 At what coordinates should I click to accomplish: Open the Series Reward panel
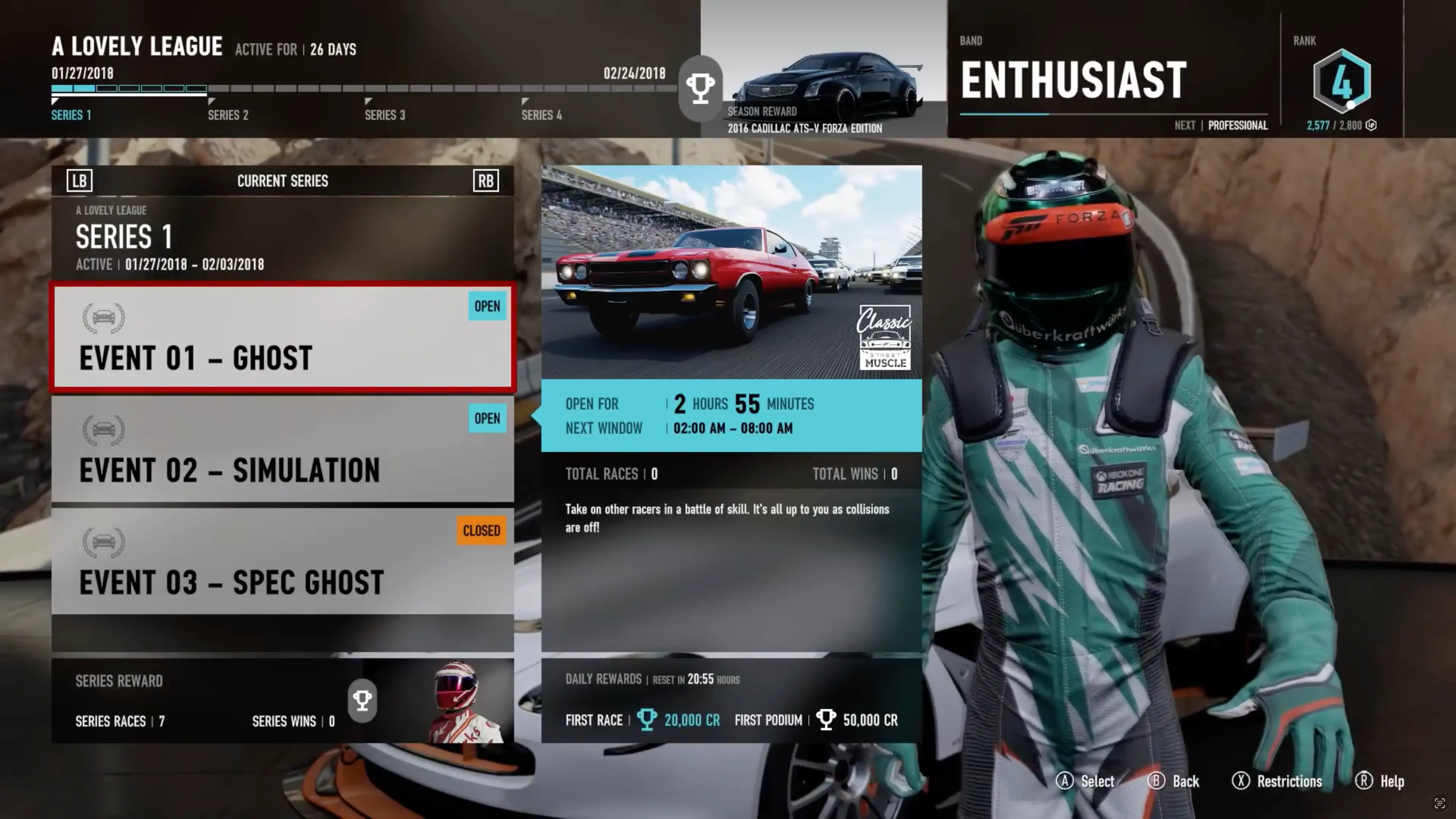282,700
